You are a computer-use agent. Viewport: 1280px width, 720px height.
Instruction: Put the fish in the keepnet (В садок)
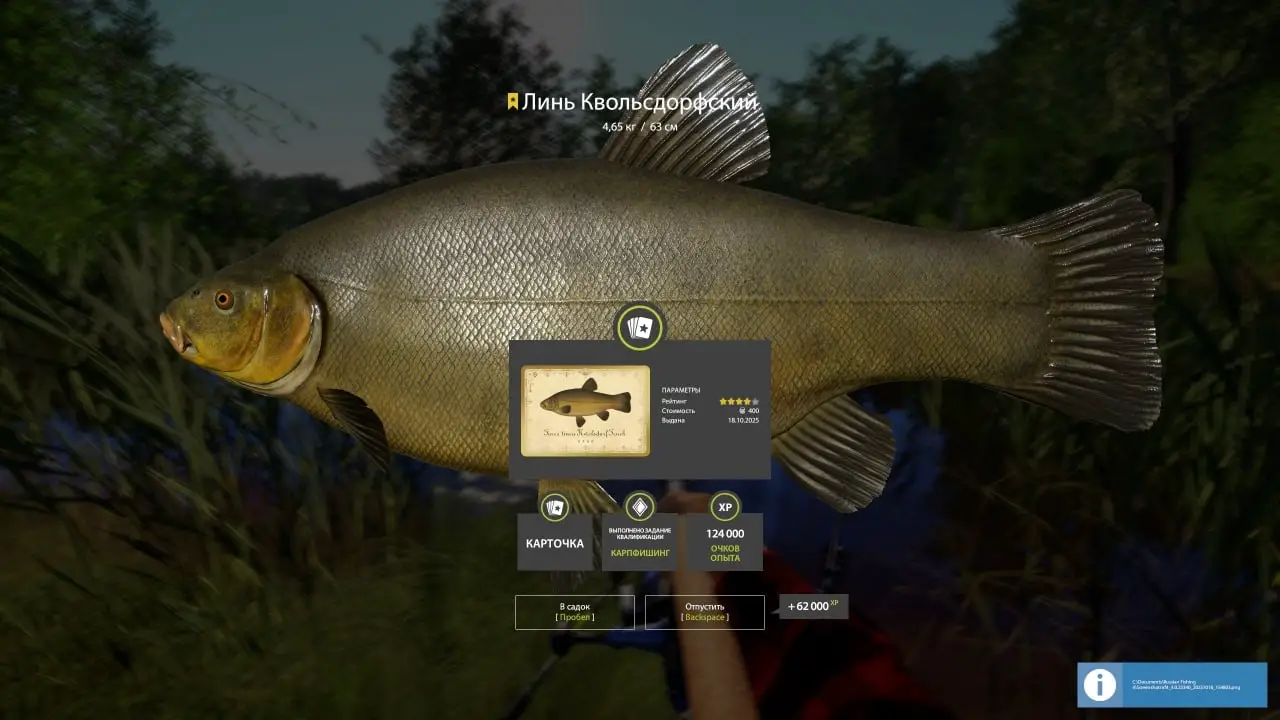[x=574, y=612]
